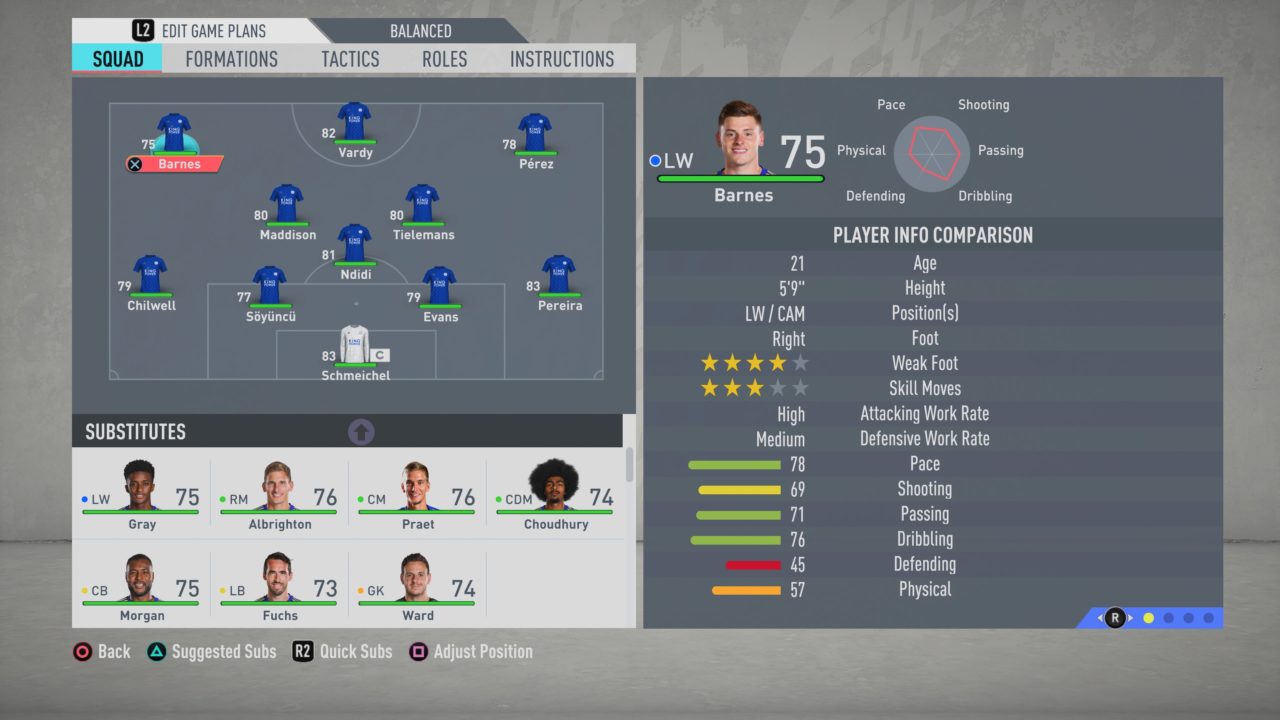Select left back Chilwell
Viewport: 1280px width, 720px height.
click(x=150, y=277)
